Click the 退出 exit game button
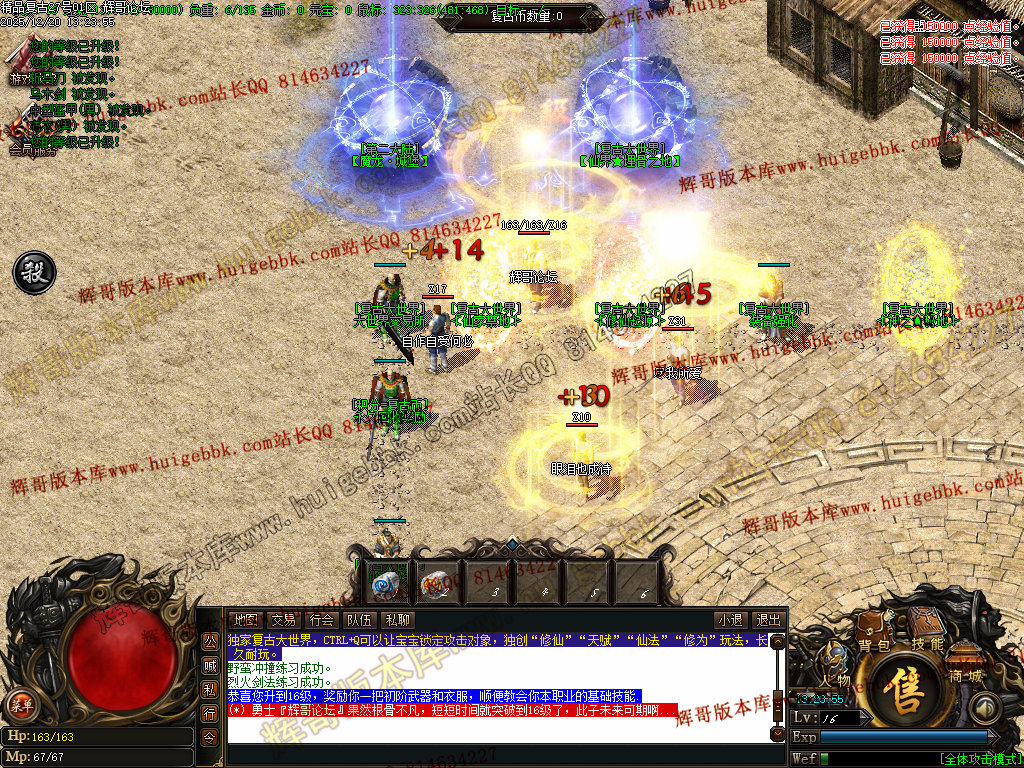 (x=767, y=620)
